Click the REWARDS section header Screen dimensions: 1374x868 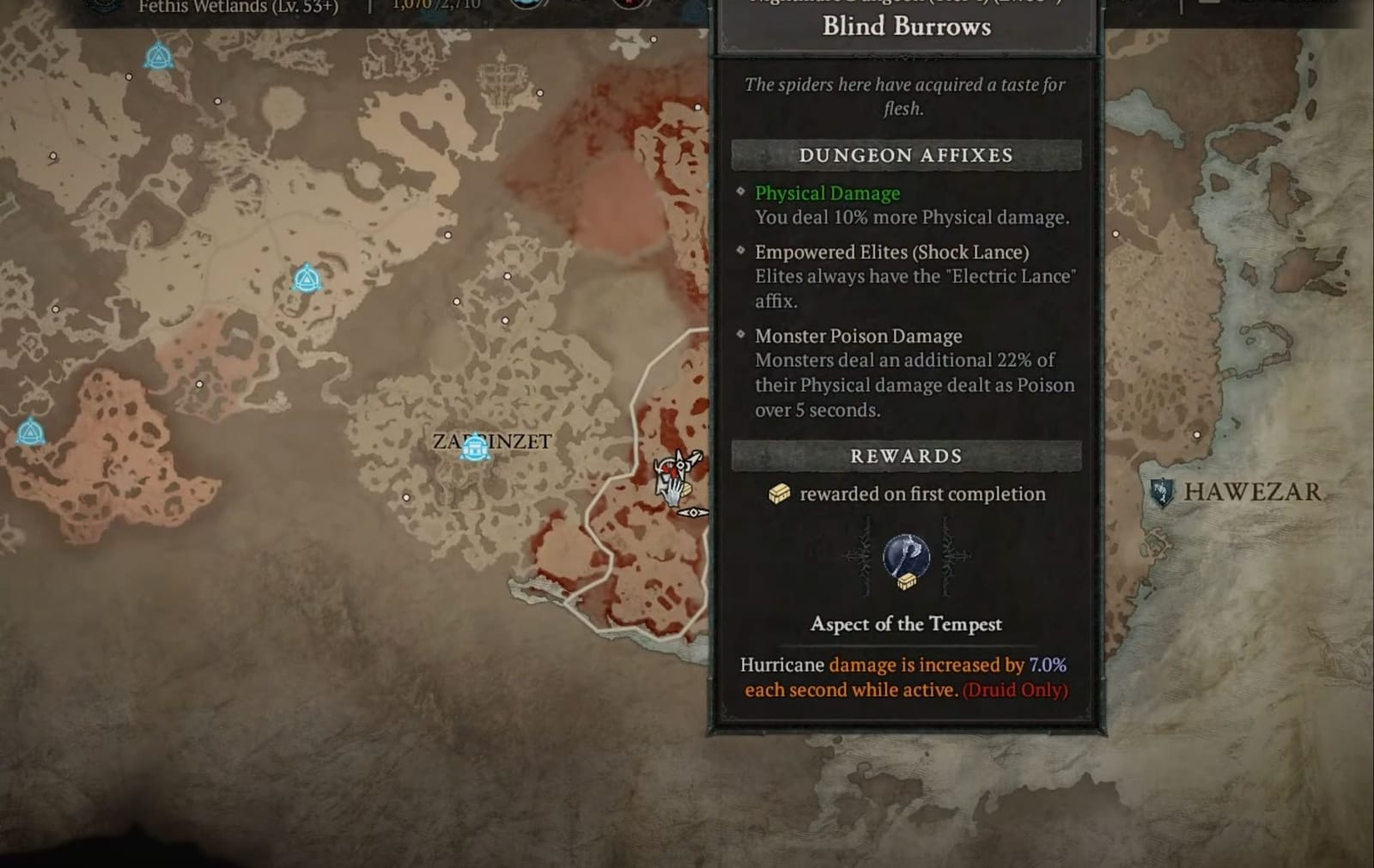[905, 455]
